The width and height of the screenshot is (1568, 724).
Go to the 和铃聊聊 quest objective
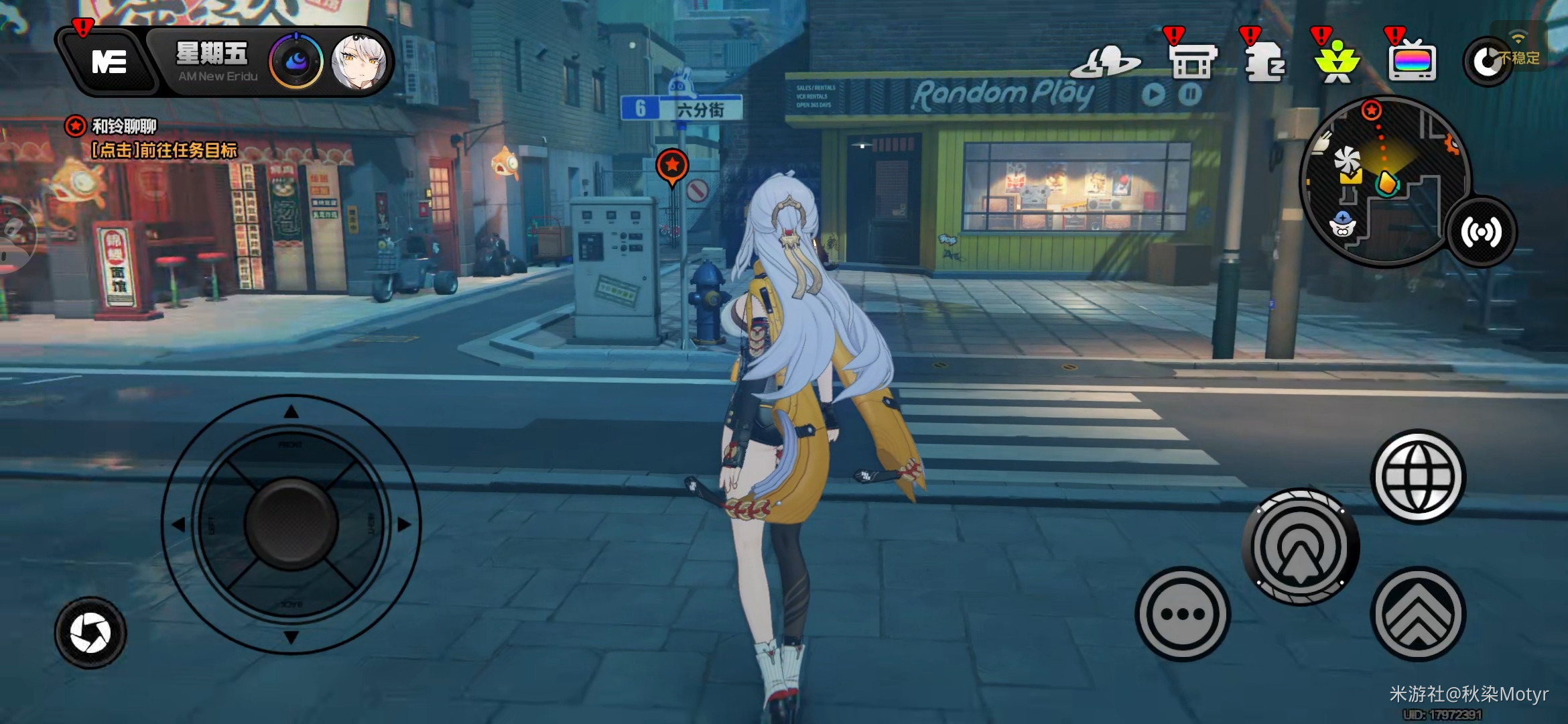tap(151, 138)
